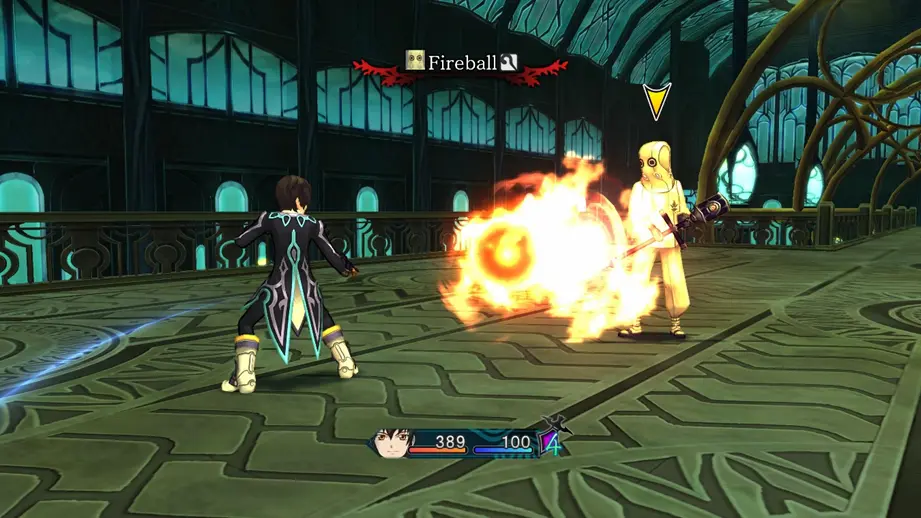The height and width of the screenshot is (518, 921).
Task: Click the yellow target marker above the enemy
Action: coord(656,101)
